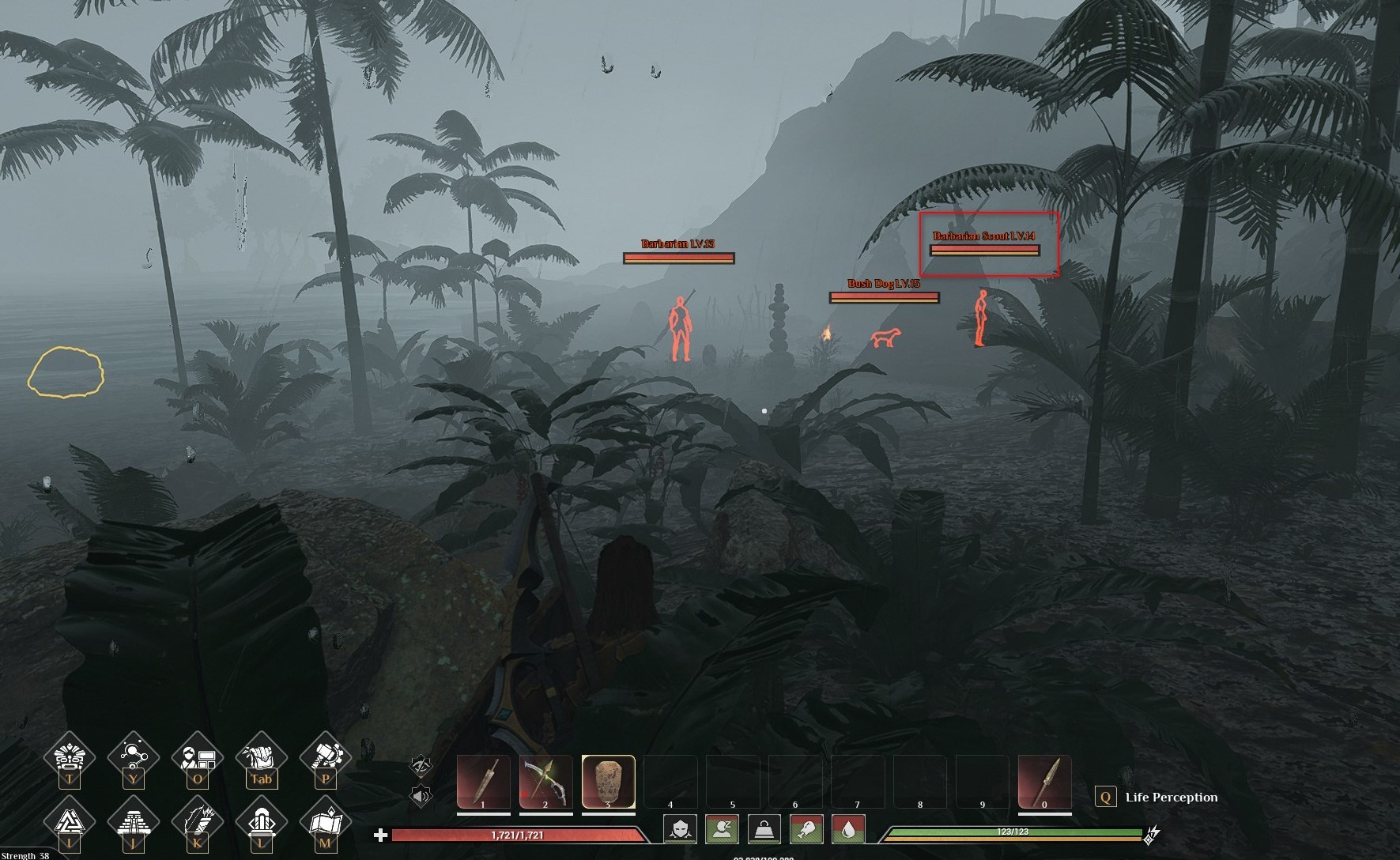1400x860 pixels.
Task: Open the stepped pyramid menu icon
Action: (133, 822)
